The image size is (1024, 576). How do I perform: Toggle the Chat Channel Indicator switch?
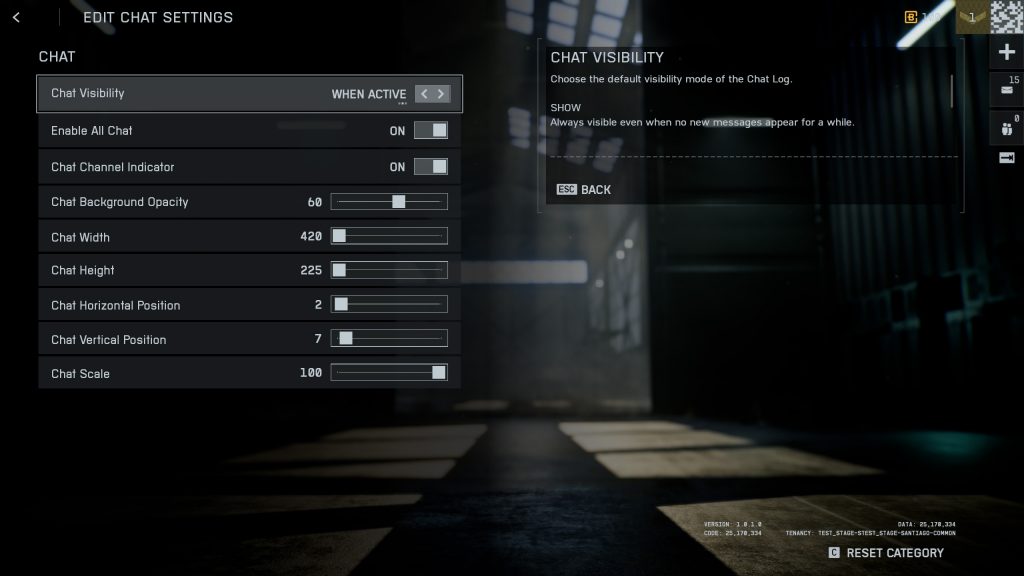pyautogui.click(x=431, y=167)
